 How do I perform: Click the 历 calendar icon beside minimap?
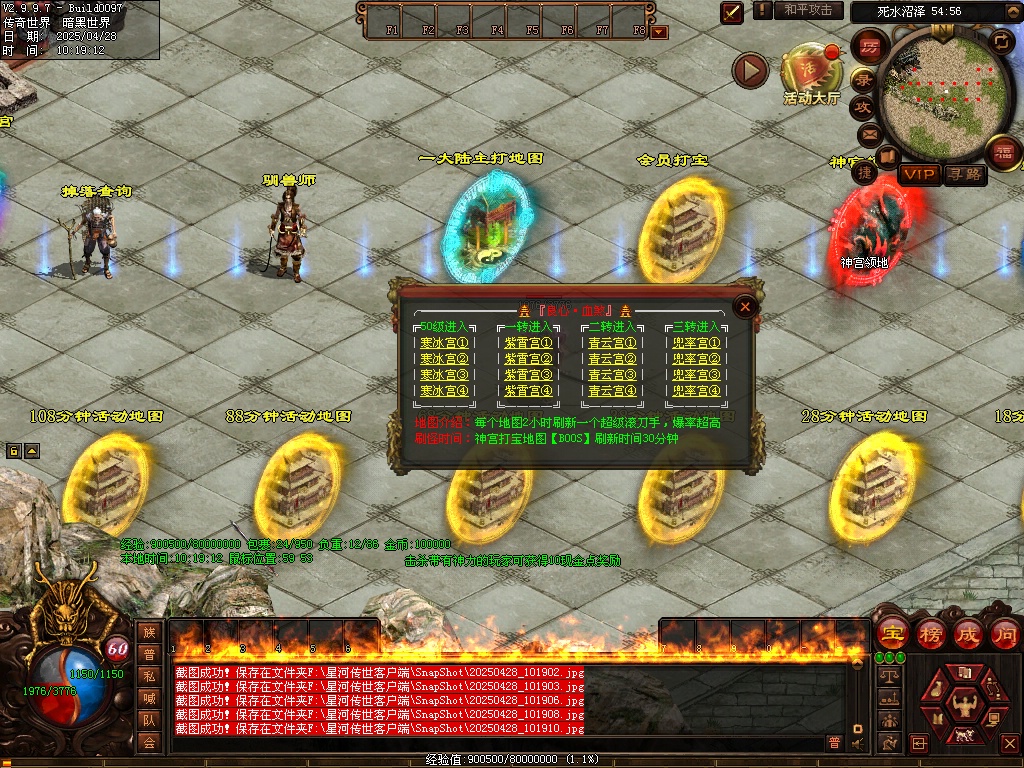(x=870, y=47)
